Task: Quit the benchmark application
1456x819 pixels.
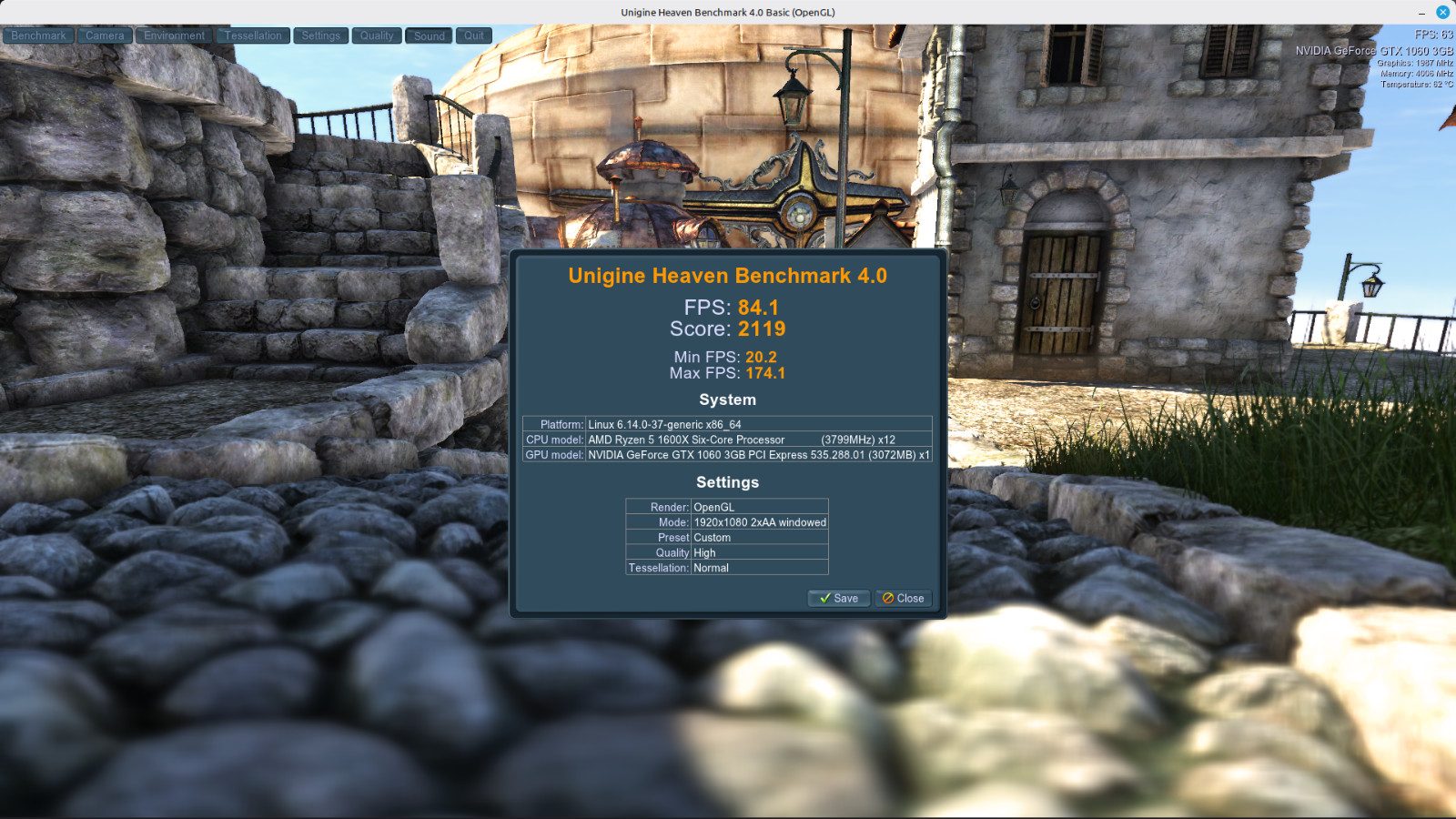Action: coord(474,35)
